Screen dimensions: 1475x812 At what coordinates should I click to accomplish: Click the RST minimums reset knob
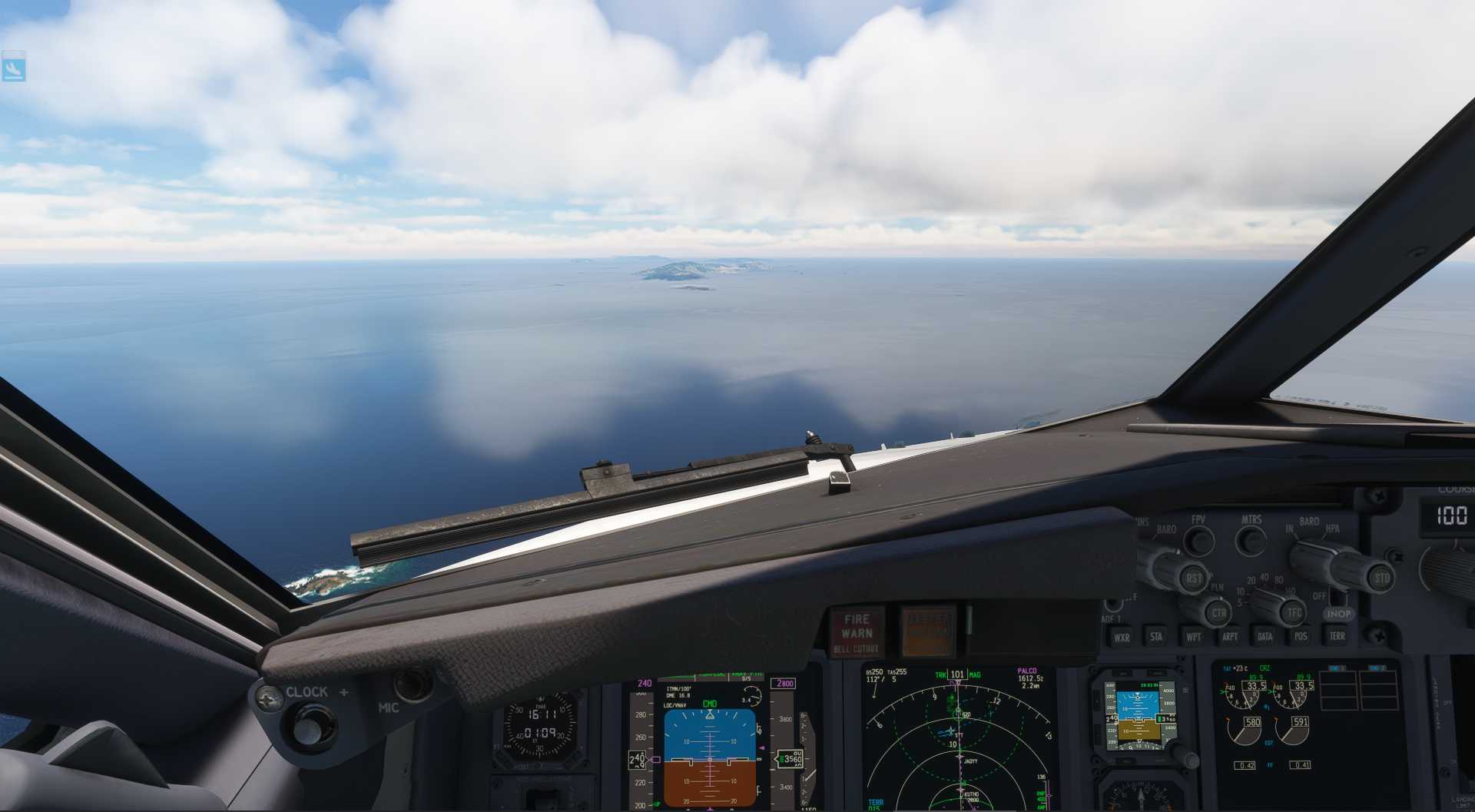coord(1193,578)
